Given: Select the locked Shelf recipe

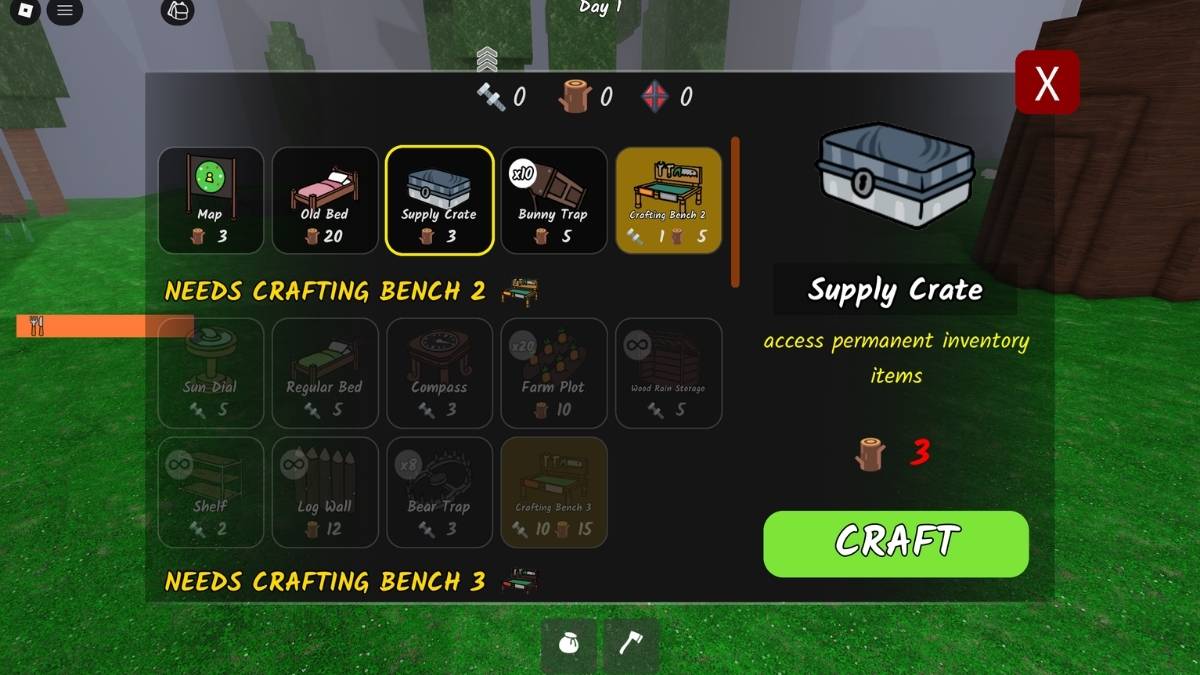Looking at the screenshot, I should pyautogui.click(x=211, y=492).
